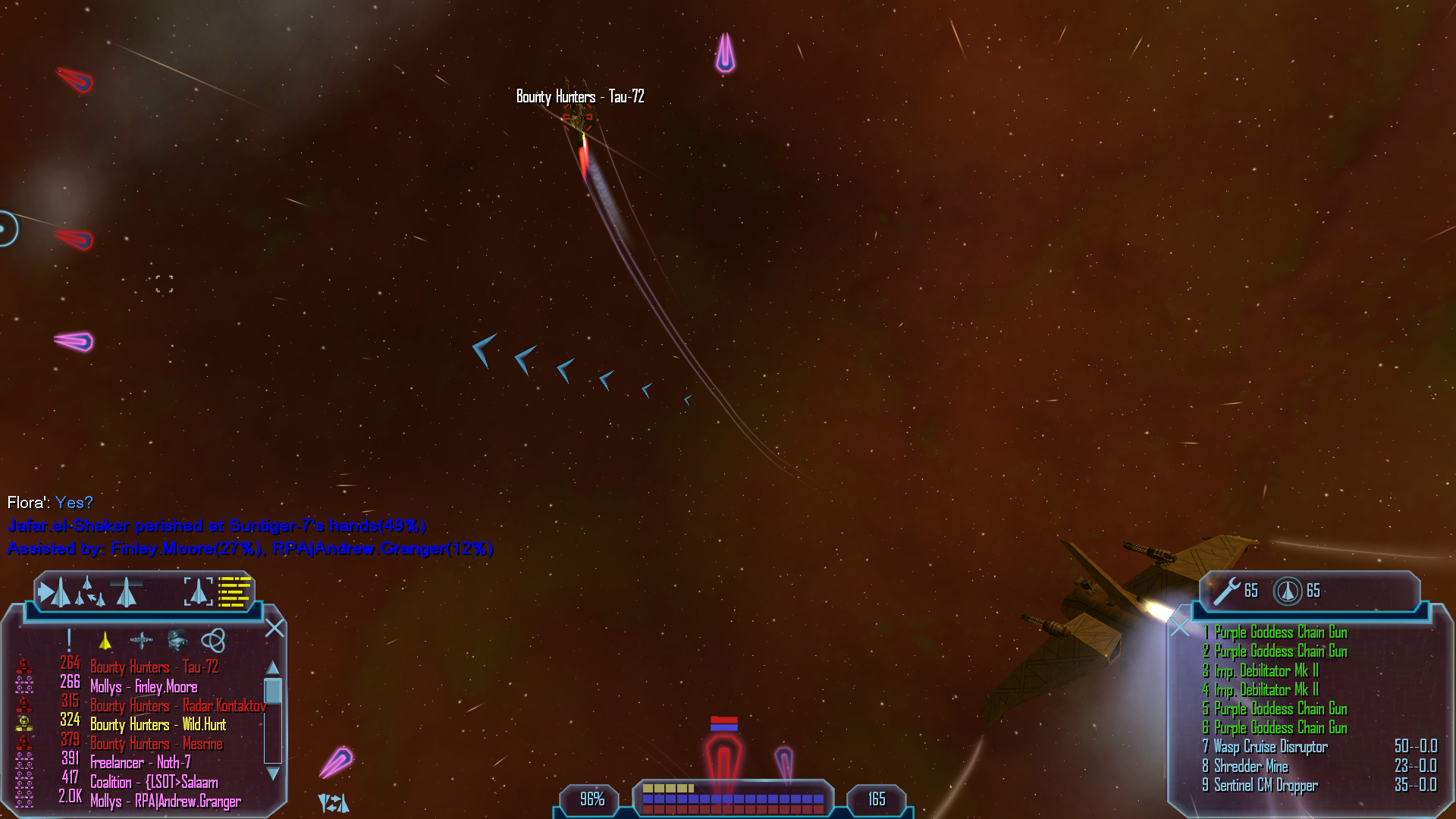Click the Dock maneuver icon
The image size is (1456, 819).
pyautogui.click(x=126, y=592)
